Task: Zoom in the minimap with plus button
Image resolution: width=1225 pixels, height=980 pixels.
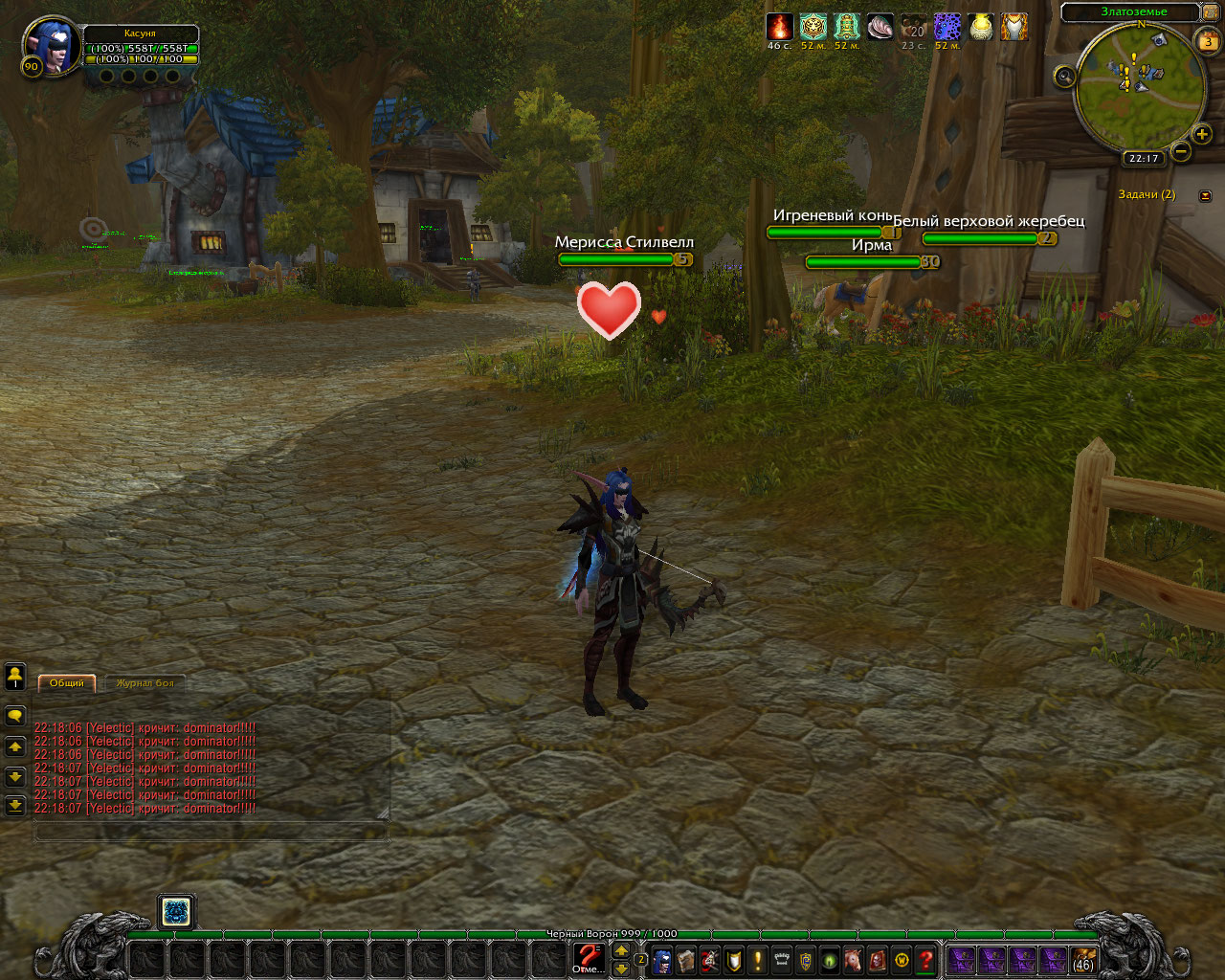Action: click(x=1202, y=135)
